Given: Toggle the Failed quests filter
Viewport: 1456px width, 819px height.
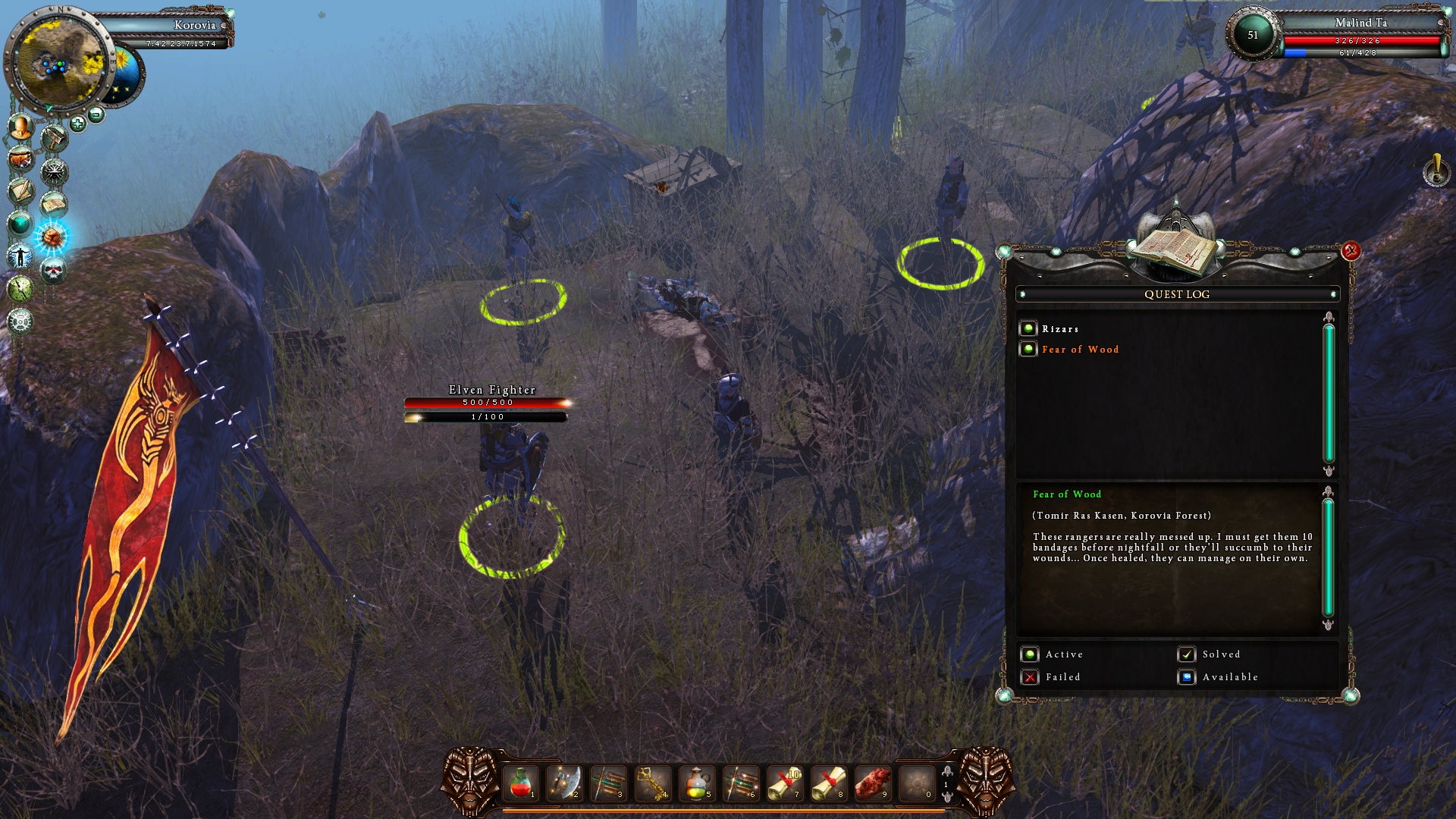Looking at the screenshot, I should (1029, 677).
